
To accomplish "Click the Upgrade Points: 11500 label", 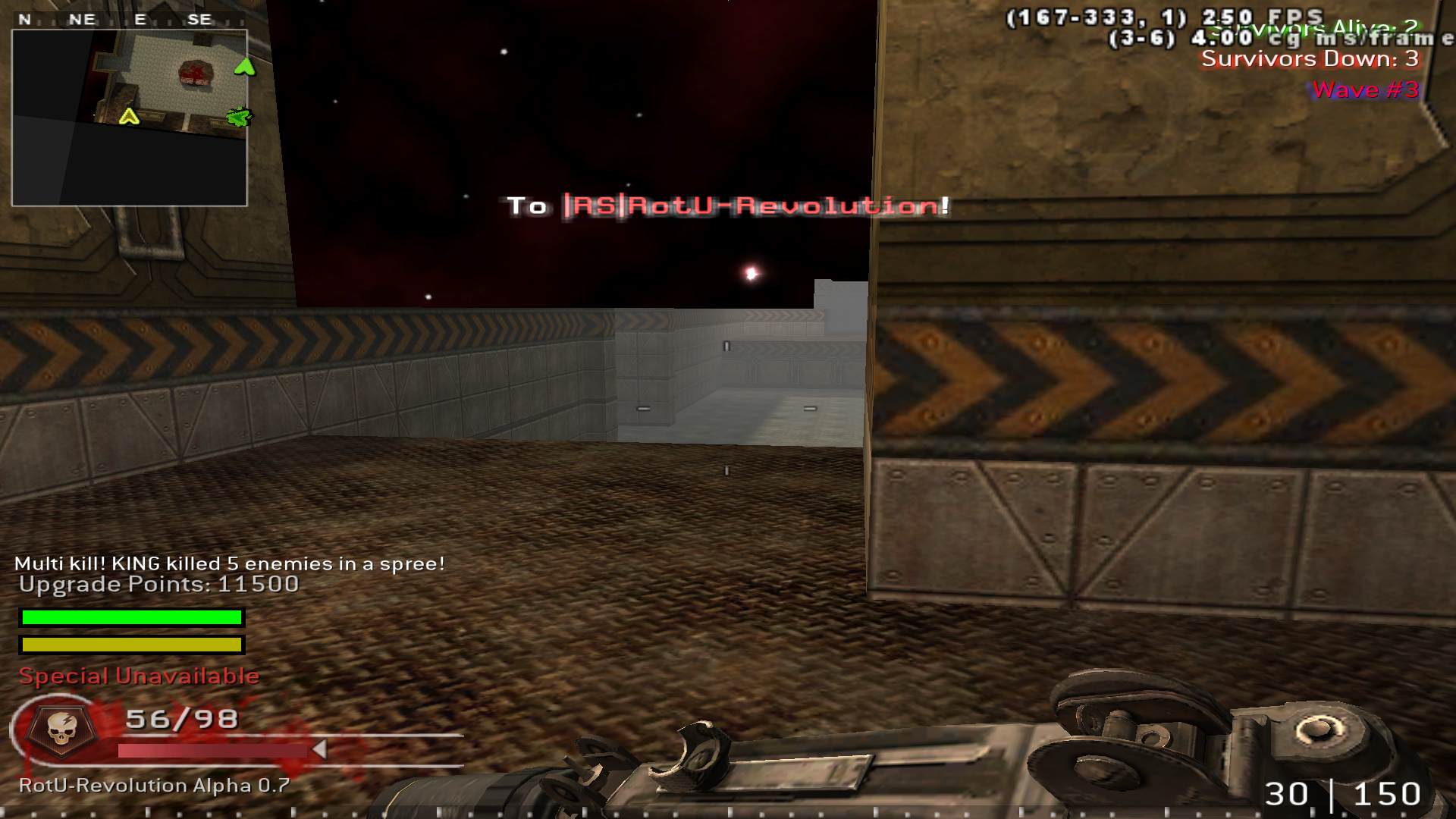I will pos(159,585).
